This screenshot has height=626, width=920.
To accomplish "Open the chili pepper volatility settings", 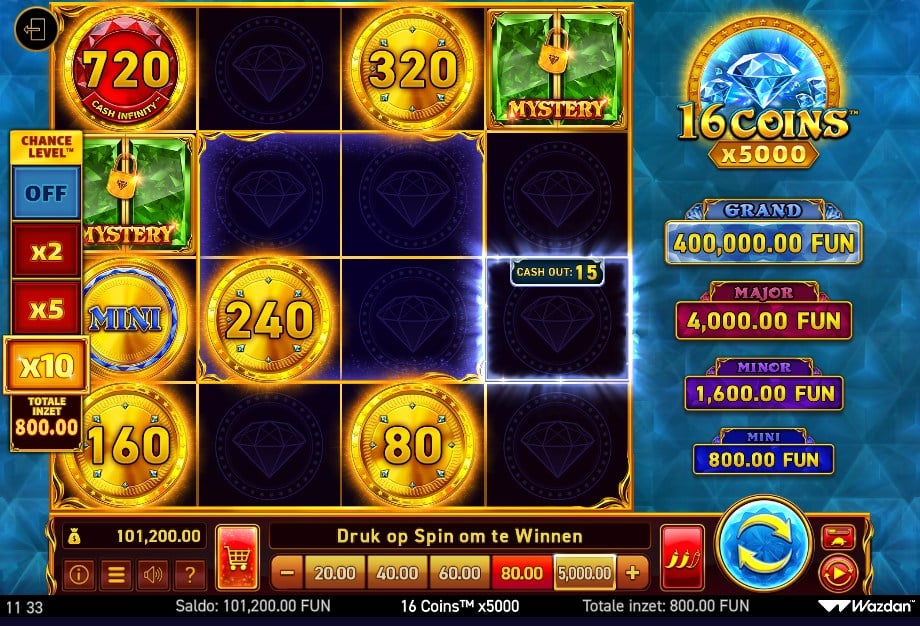I will (681, 557).
